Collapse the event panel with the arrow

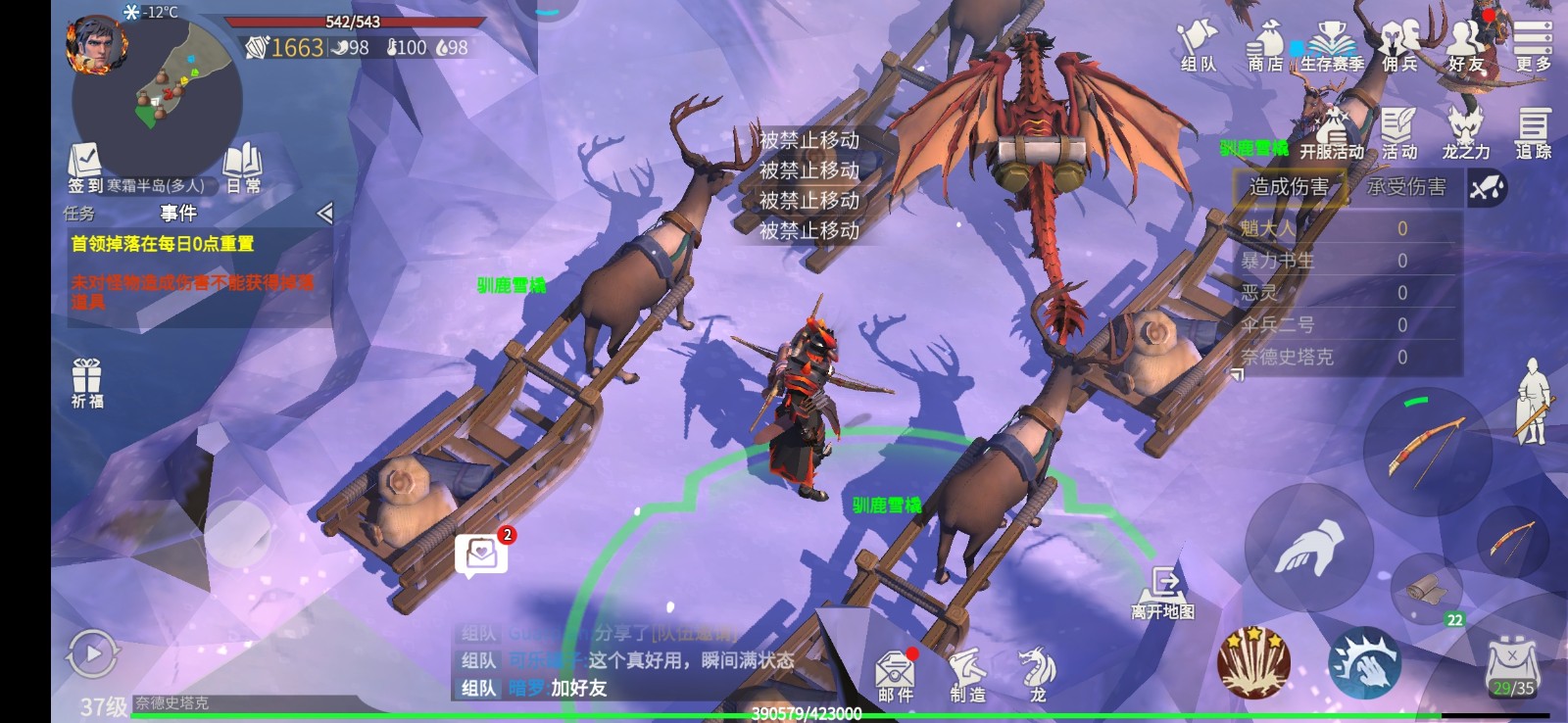(x=324, y=214)
